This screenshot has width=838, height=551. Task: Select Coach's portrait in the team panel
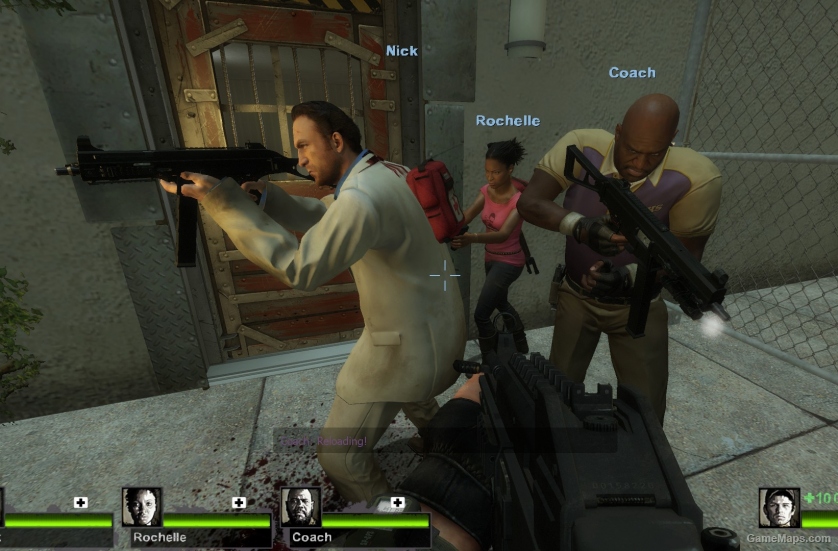click(300, 507)
